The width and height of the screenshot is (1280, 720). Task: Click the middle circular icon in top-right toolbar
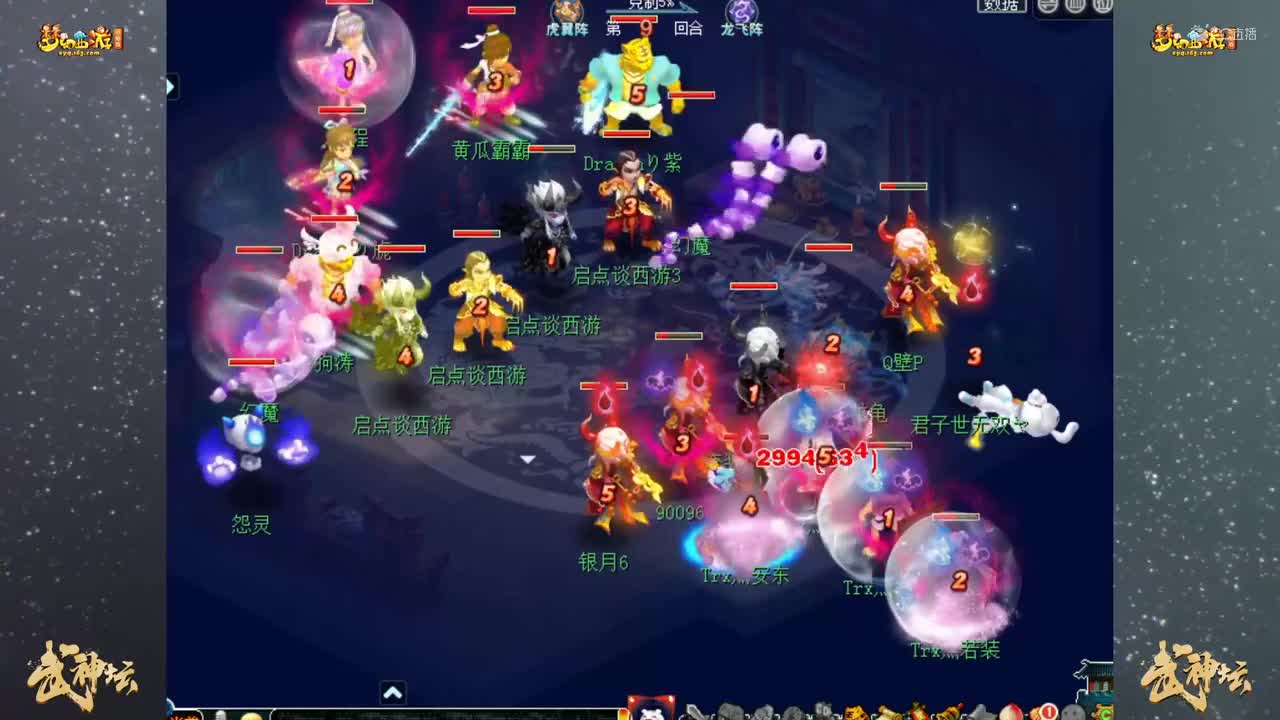1077,8
